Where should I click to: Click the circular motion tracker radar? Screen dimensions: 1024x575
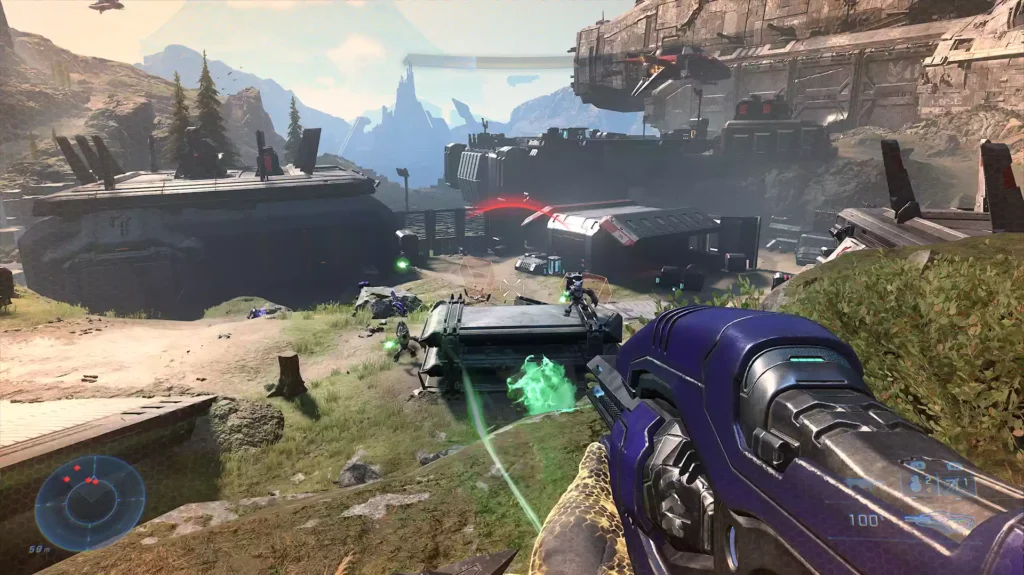point(90,503)
